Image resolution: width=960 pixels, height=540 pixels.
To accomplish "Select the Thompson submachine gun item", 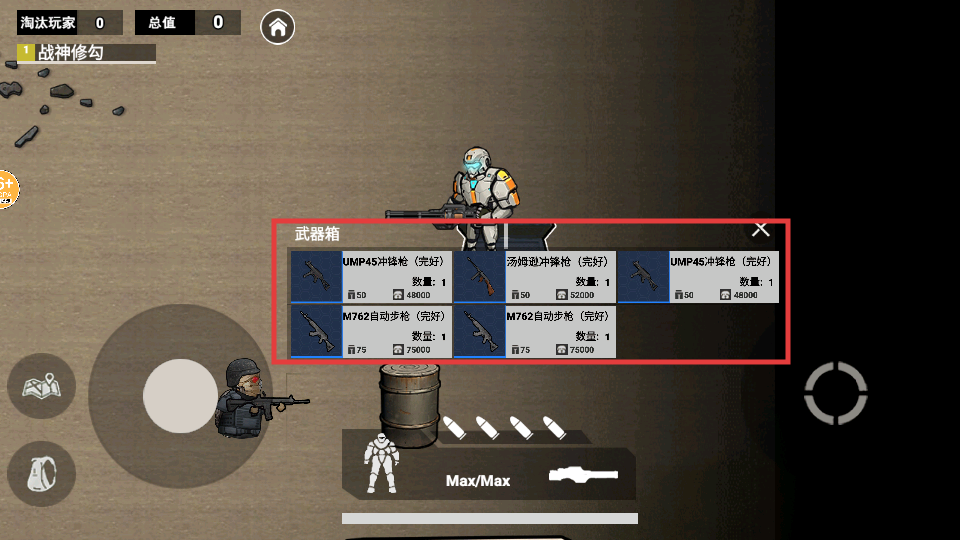I will (x=534, y=277).
